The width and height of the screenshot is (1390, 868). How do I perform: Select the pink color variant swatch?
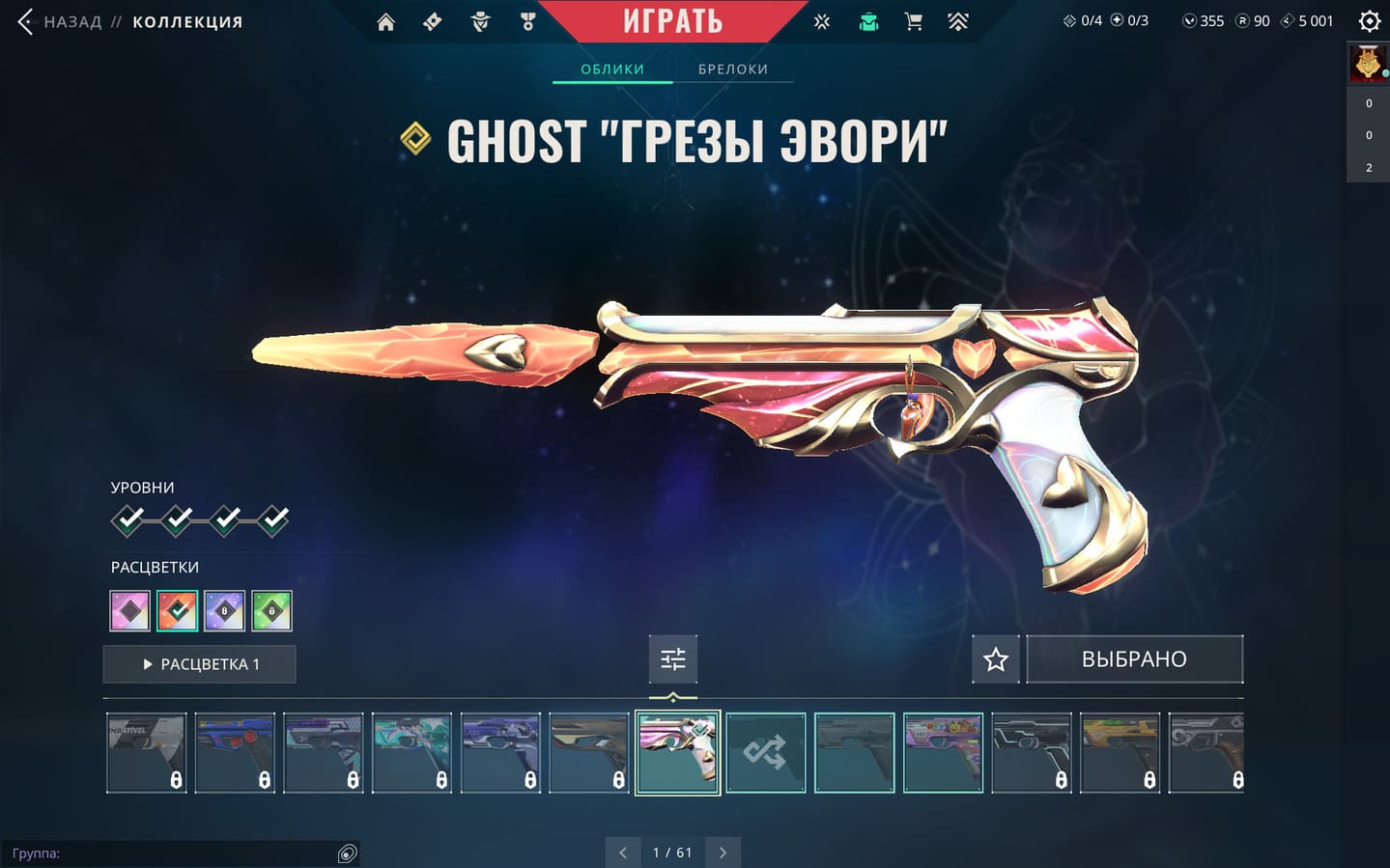130,611
